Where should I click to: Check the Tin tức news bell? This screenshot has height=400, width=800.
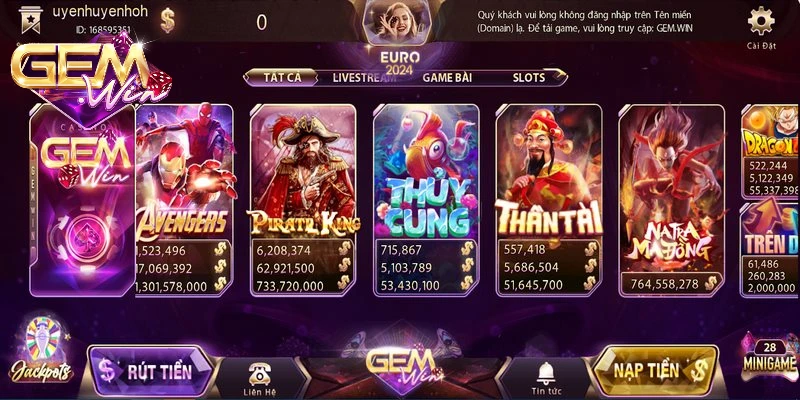[545, 377]
